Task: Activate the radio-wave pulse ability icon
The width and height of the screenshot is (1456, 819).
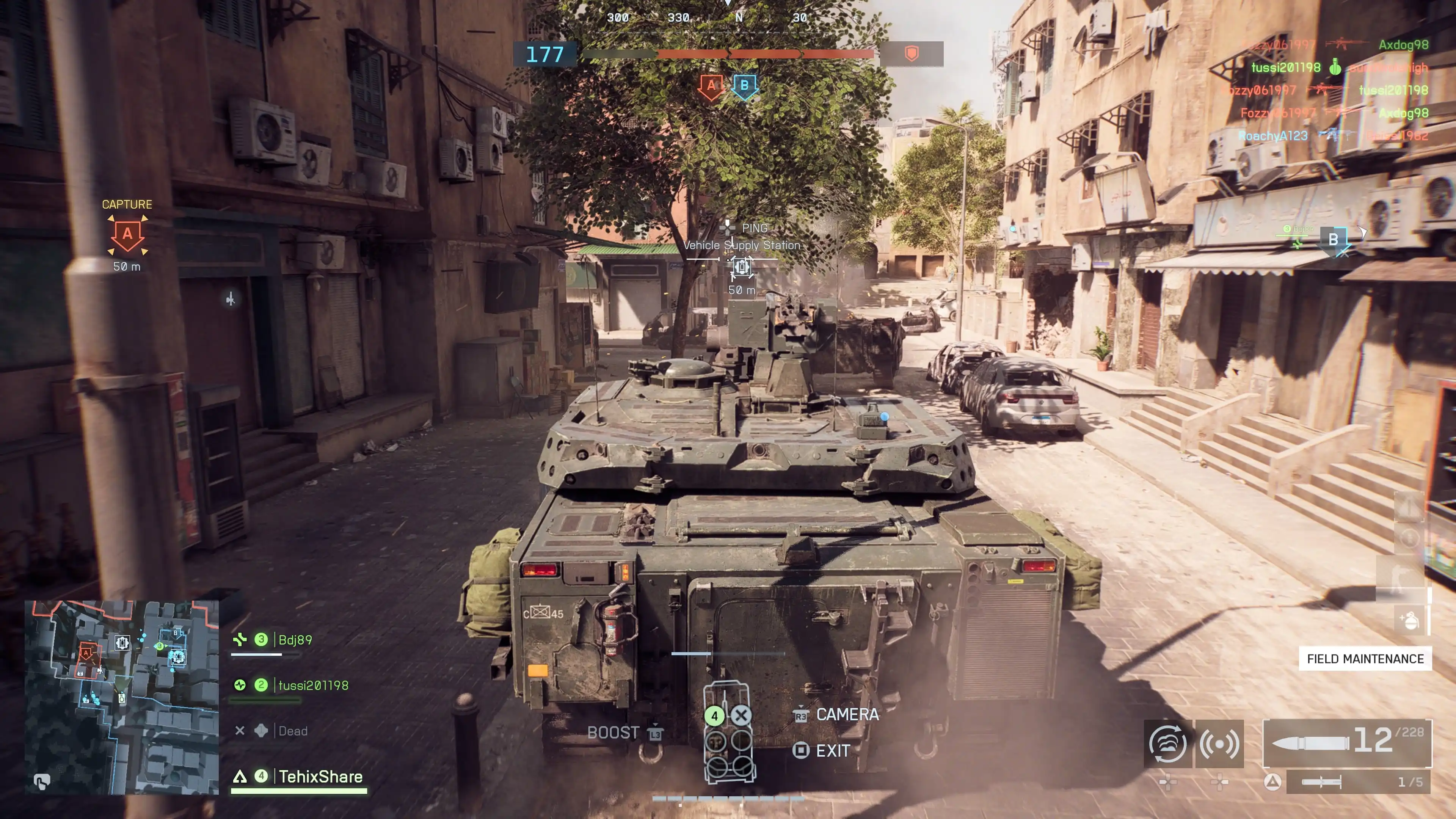Action: tap(1219, 744)
